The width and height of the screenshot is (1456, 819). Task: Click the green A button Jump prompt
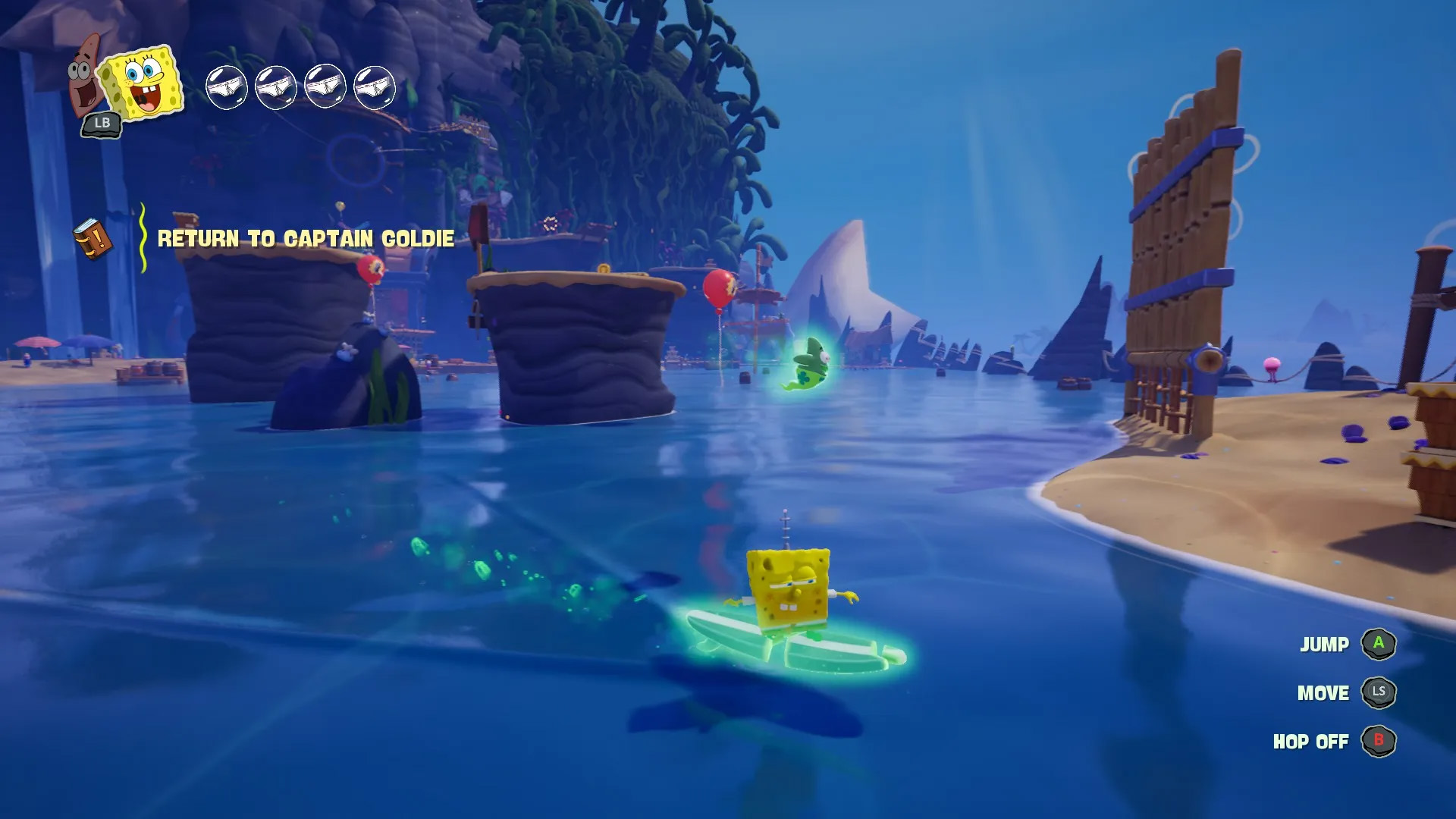tap(1381, 644)
